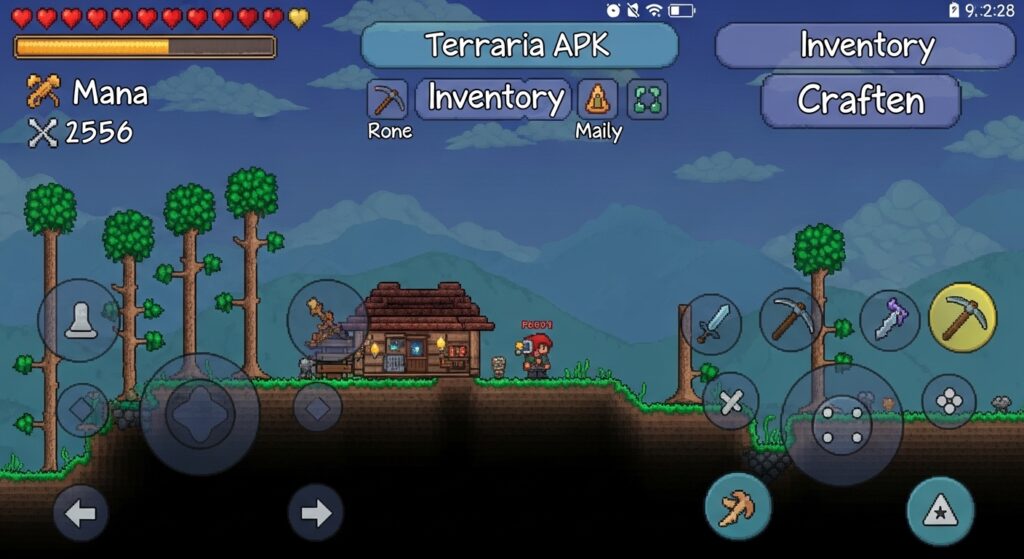Tap the small four-petal clover button
Image resolution: width=1024 pixels, height=559 pixels.
click(x=948, y=401)
